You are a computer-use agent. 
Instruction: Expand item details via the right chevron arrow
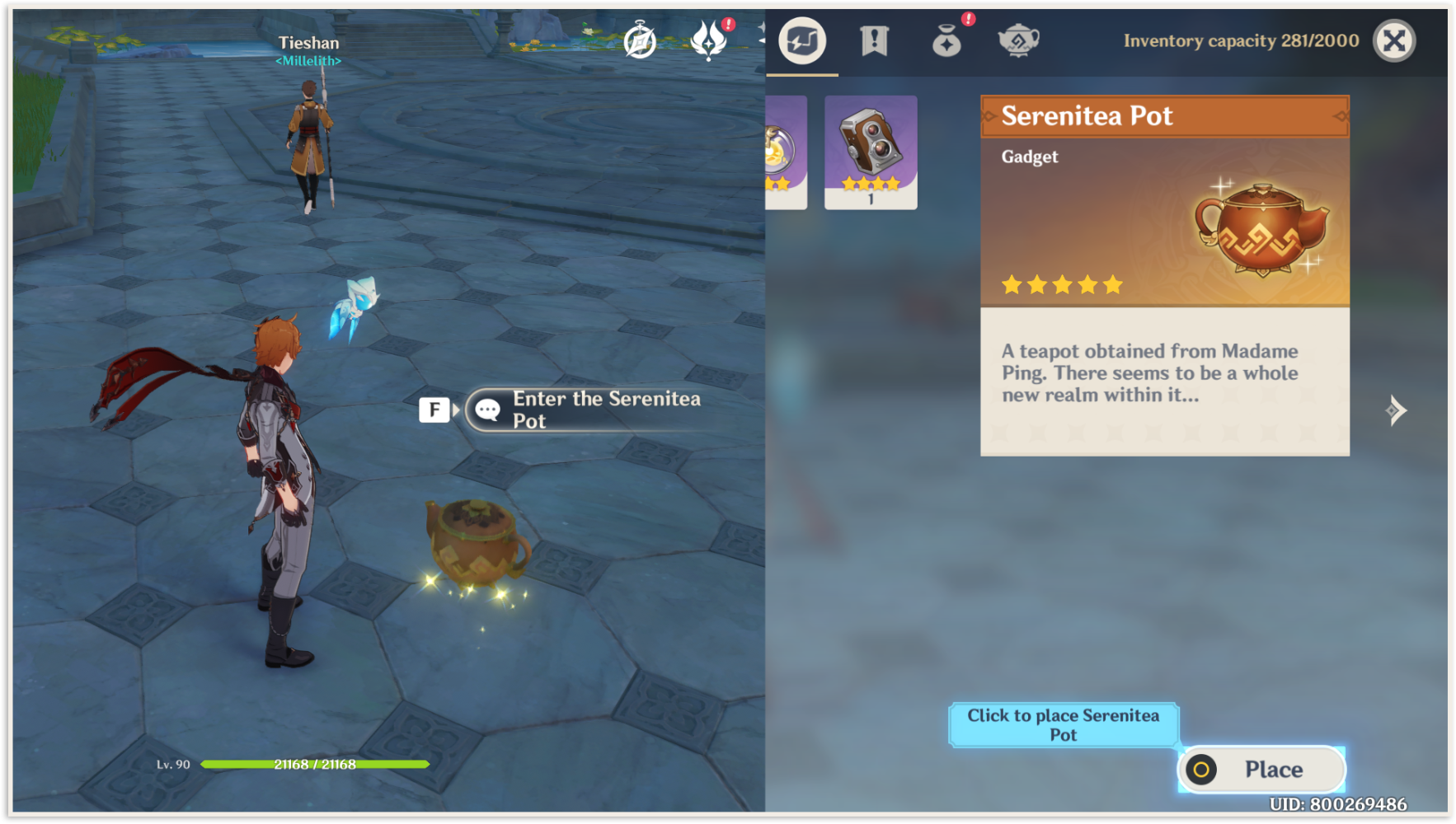[1395, 410]
